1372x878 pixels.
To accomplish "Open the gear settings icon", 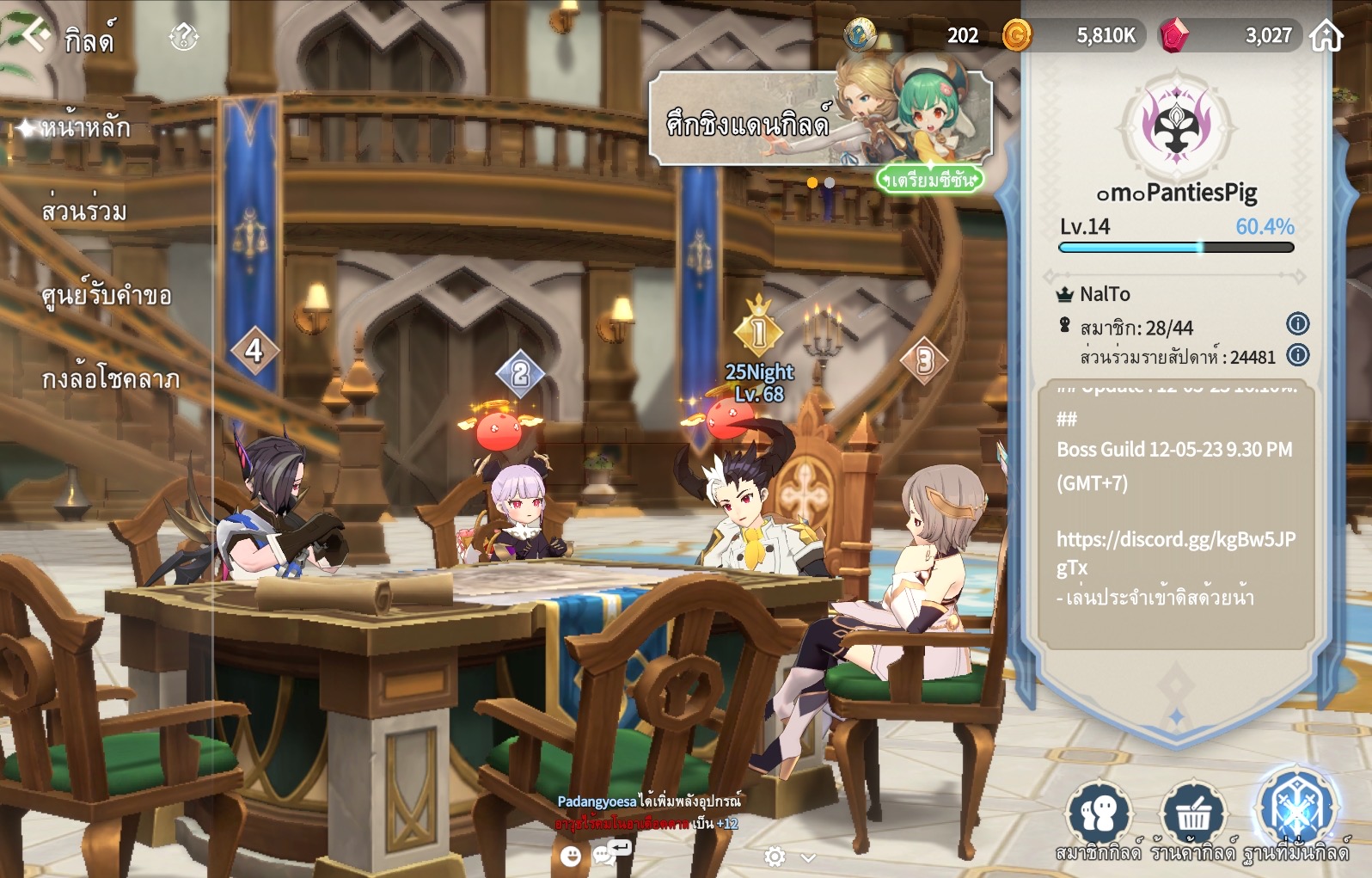I will [775, 857].
